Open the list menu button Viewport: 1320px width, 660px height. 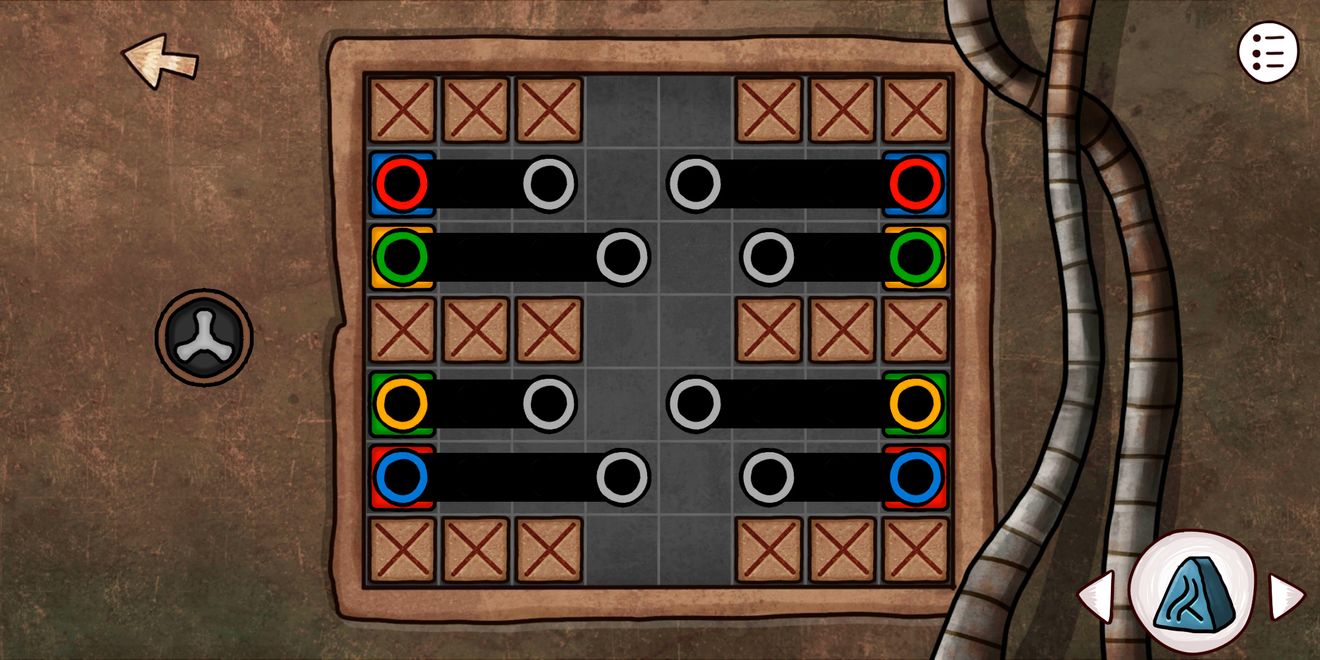pyautogui.click(x=1268, y=51)
